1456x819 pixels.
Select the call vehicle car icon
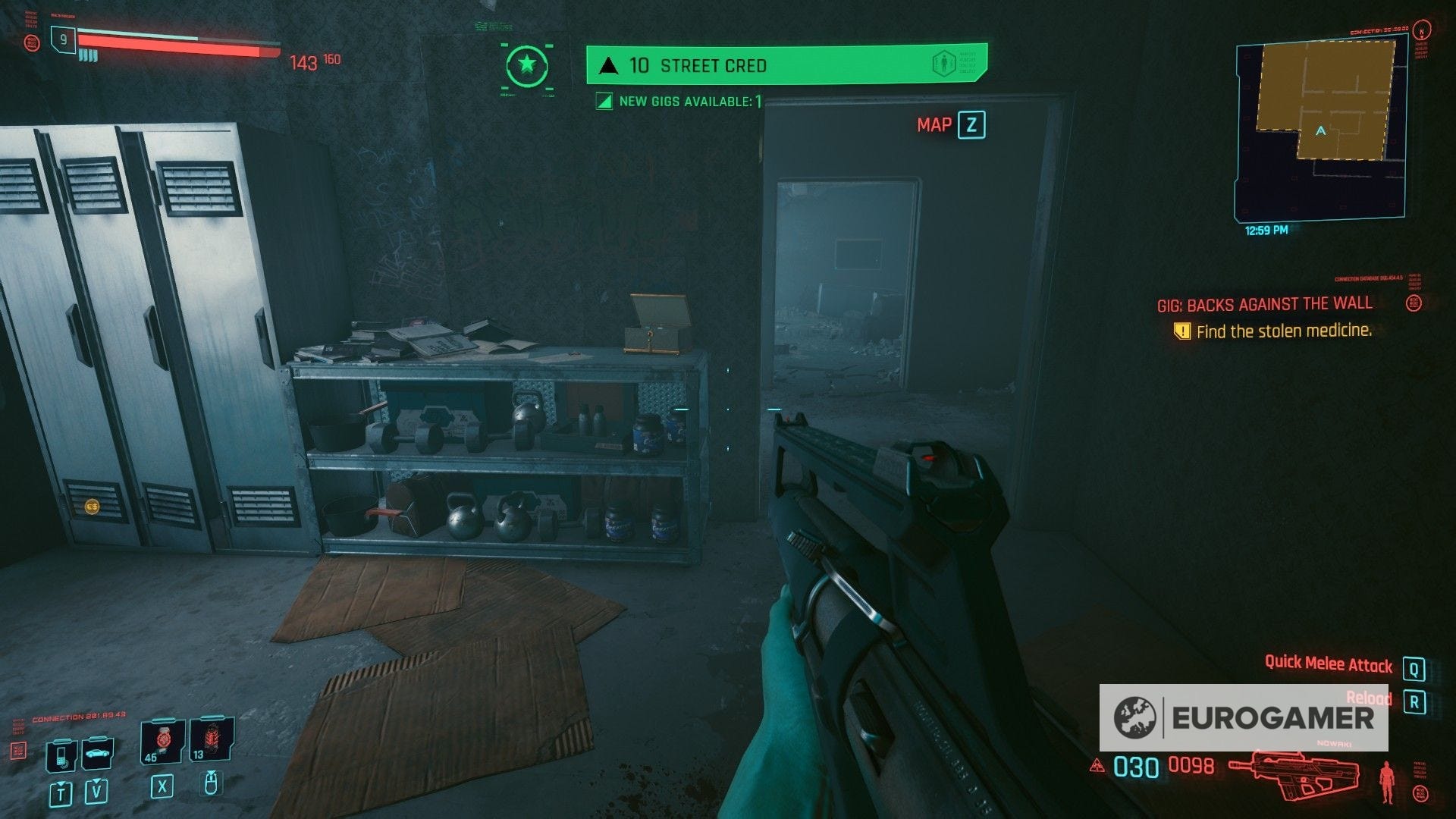coord(96,753)
